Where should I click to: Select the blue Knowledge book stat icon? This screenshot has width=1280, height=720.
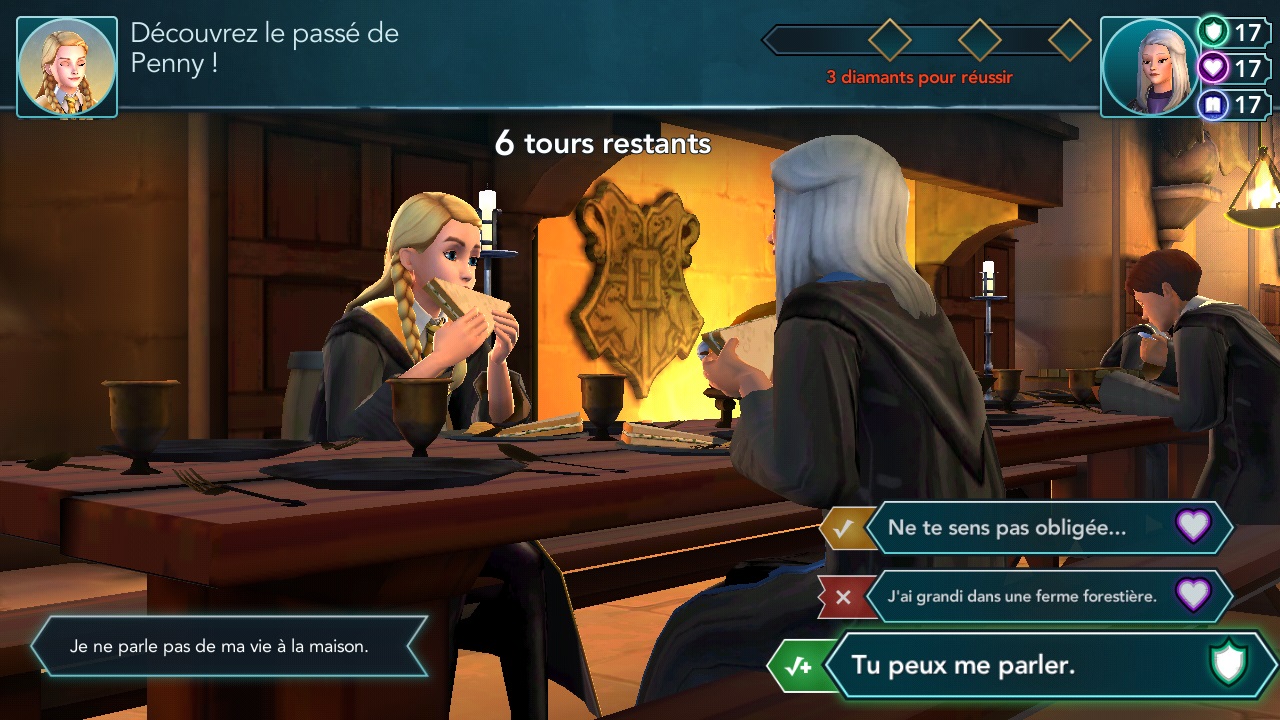tap(1213, 104)
